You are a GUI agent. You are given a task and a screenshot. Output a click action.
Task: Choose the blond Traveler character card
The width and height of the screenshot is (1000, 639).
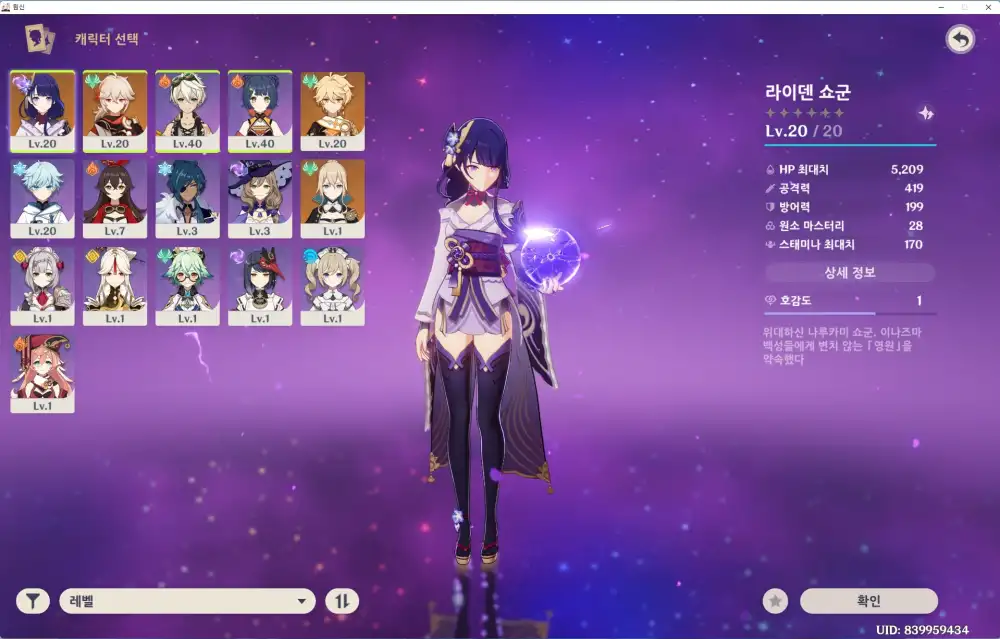click(x=332, y=109)
